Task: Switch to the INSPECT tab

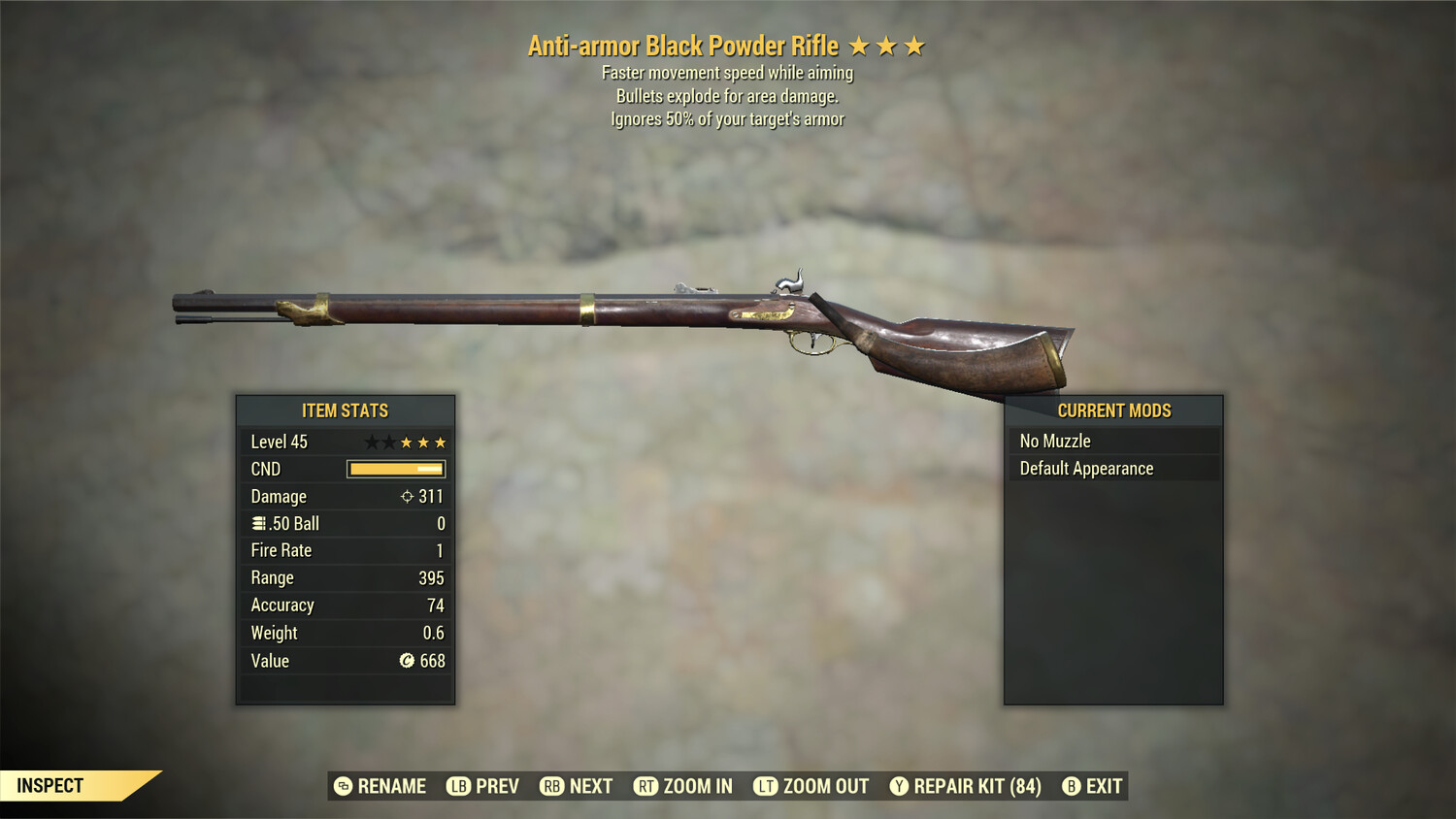Action: pyautogui.click(x=49, y=785)
